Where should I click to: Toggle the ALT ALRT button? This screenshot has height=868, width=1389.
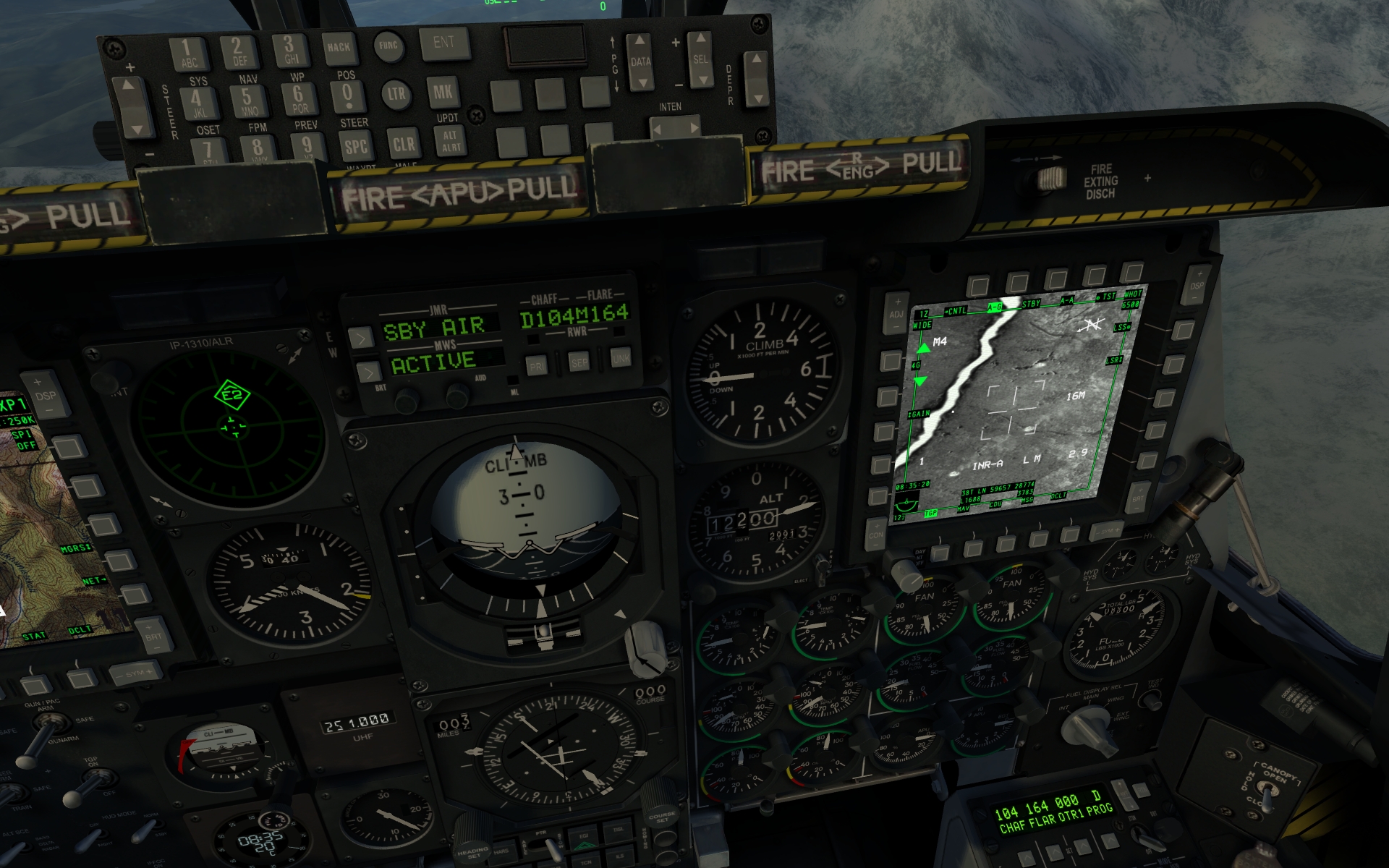(451, 141)
